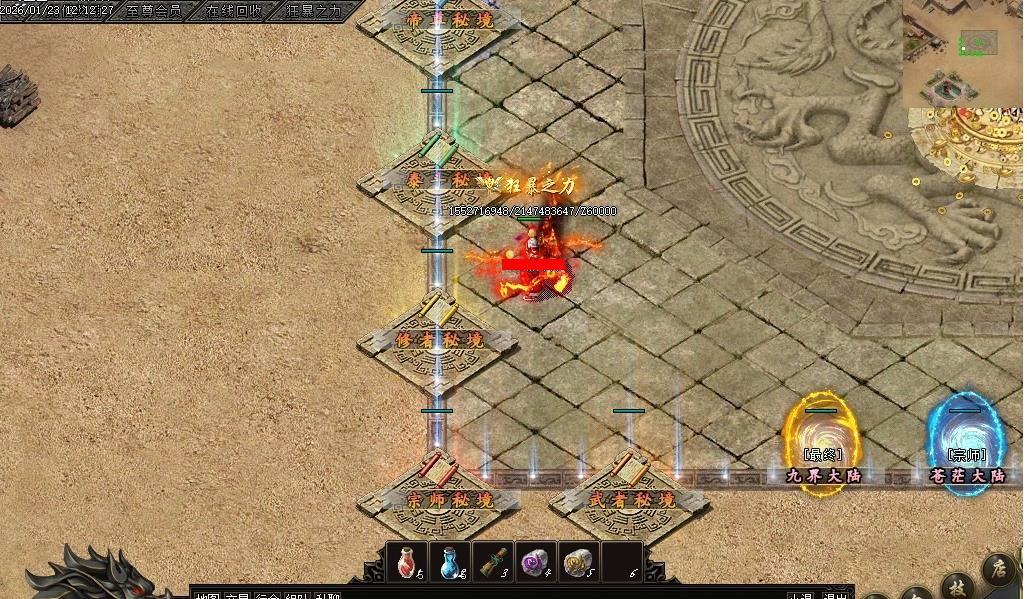Click the 狂暴之力 button in top bar
The width and height of the screenshot is (1027, 599).
click(314, 11)
